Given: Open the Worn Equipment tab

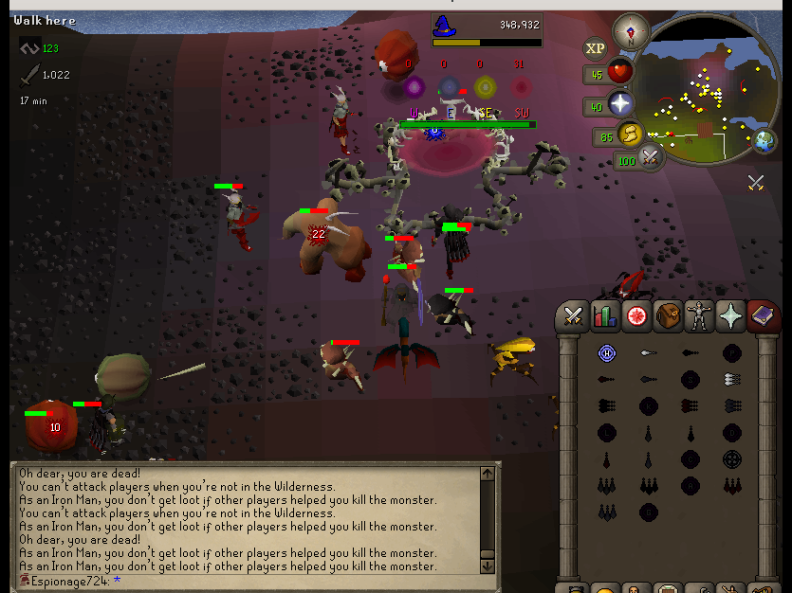Looking at the screenshot, I should pyautogui.click(x=699, y=317).
